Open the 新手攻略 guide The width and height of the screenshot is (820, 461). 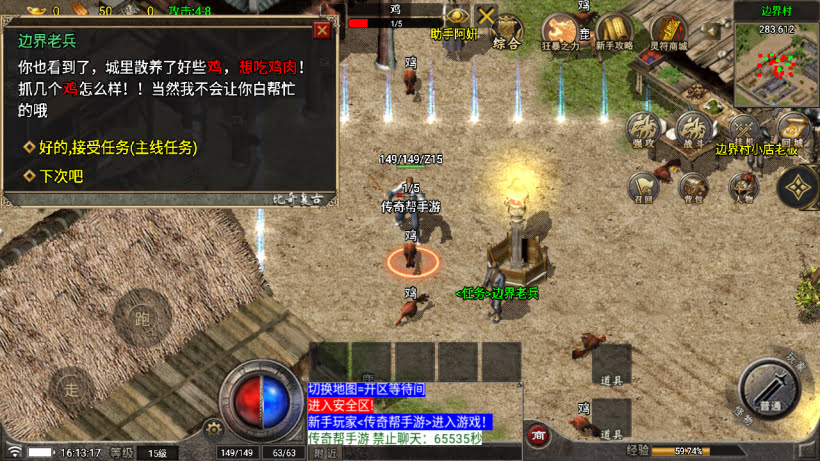point(615,30)
